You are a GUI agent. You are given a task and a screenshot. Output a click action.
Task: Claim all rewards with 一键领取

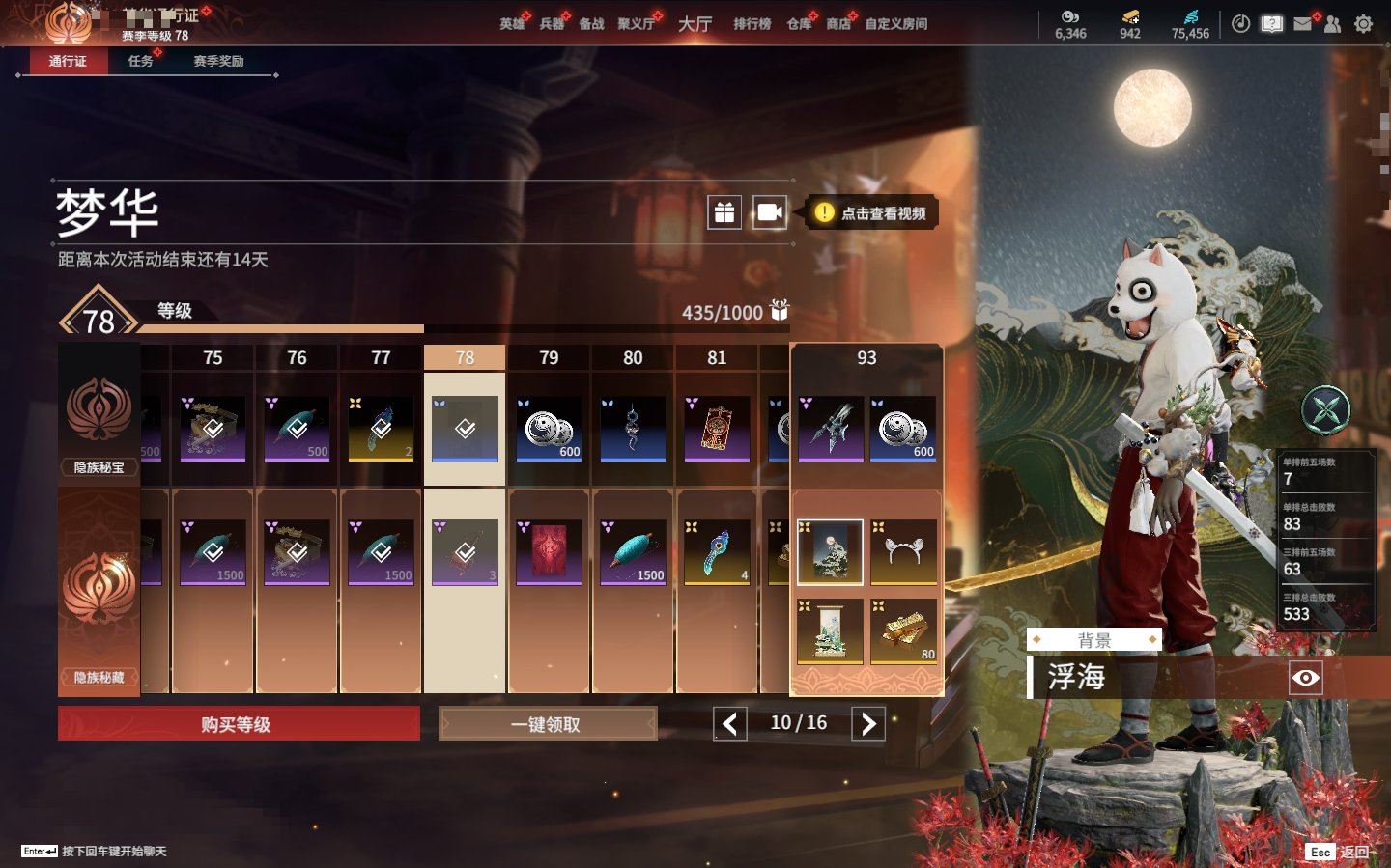(x=547, y=724)
